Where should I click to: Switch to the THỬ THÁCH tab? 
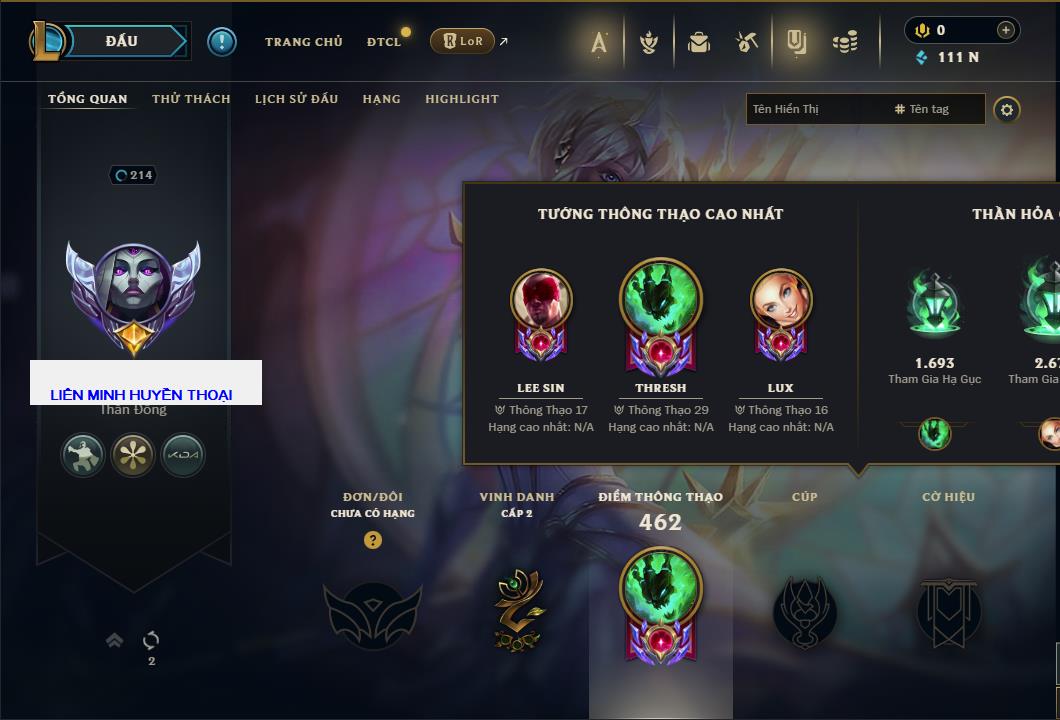click(x=191, y=99)
